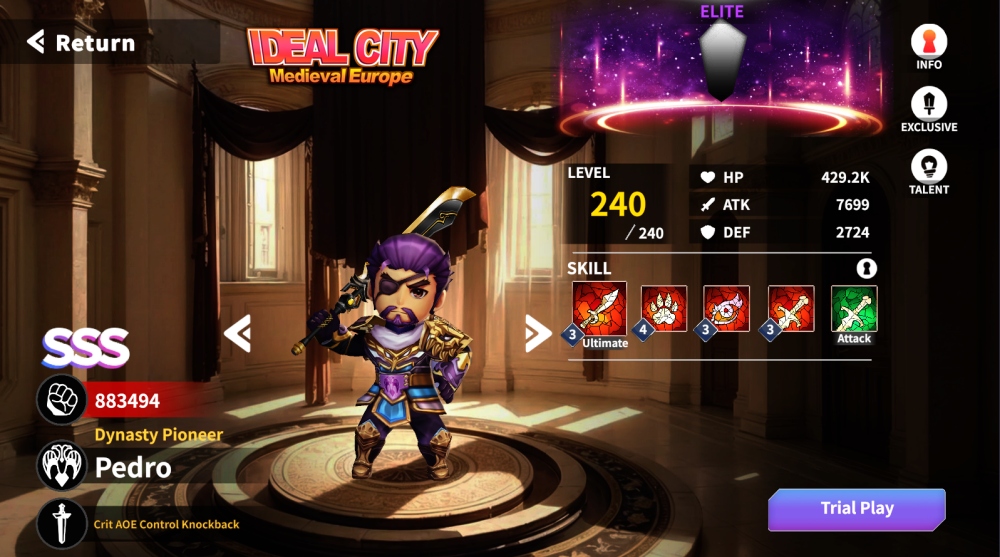Go back with the Return button

(82, 43)
